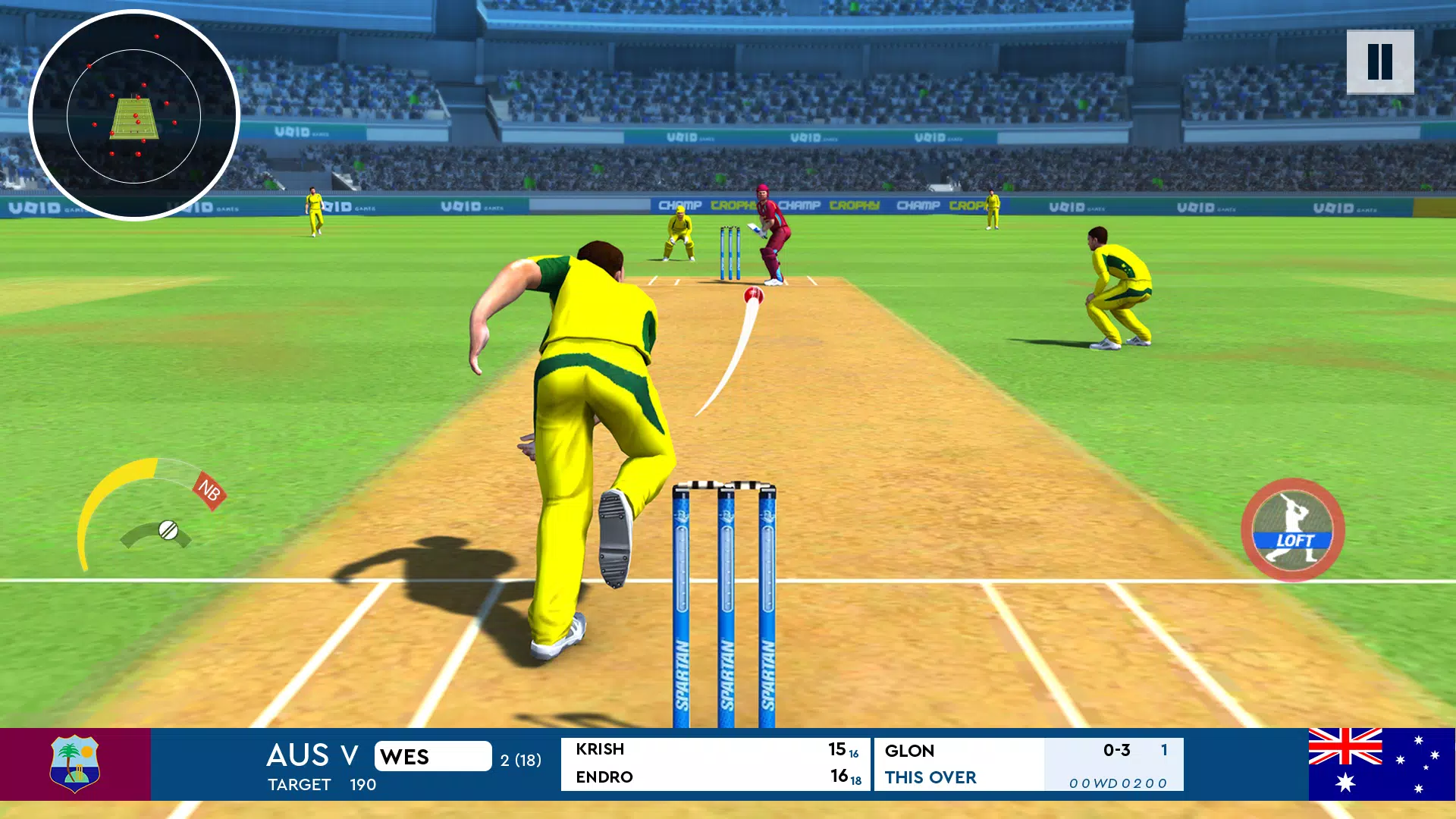The image size is (1456, 819).
Task: Open the GLON bowler stats panel
Action: [910, 751]
